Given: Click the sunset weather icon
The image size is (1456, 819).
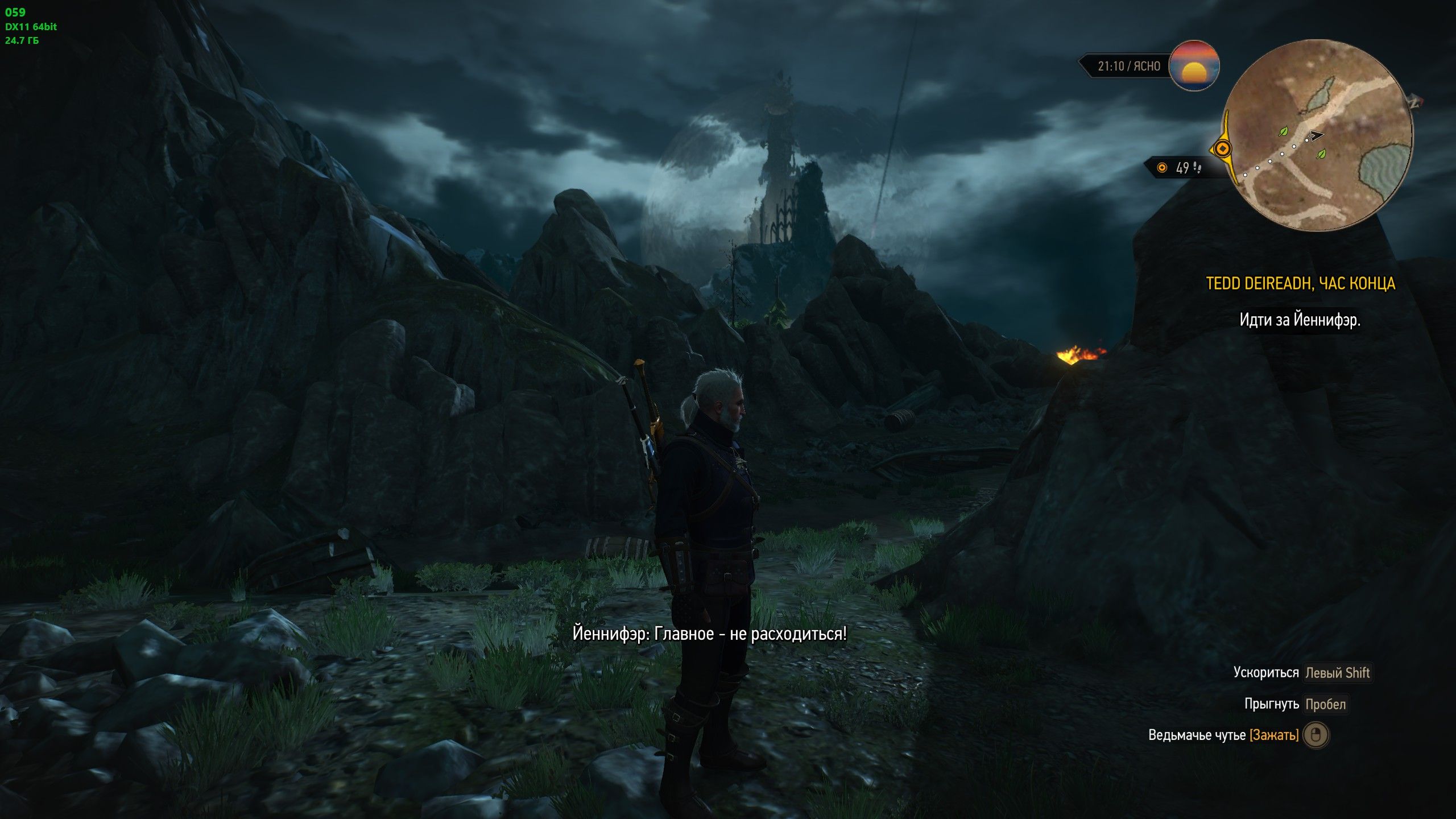Looking at the screenshot, I should point(1194,66).
